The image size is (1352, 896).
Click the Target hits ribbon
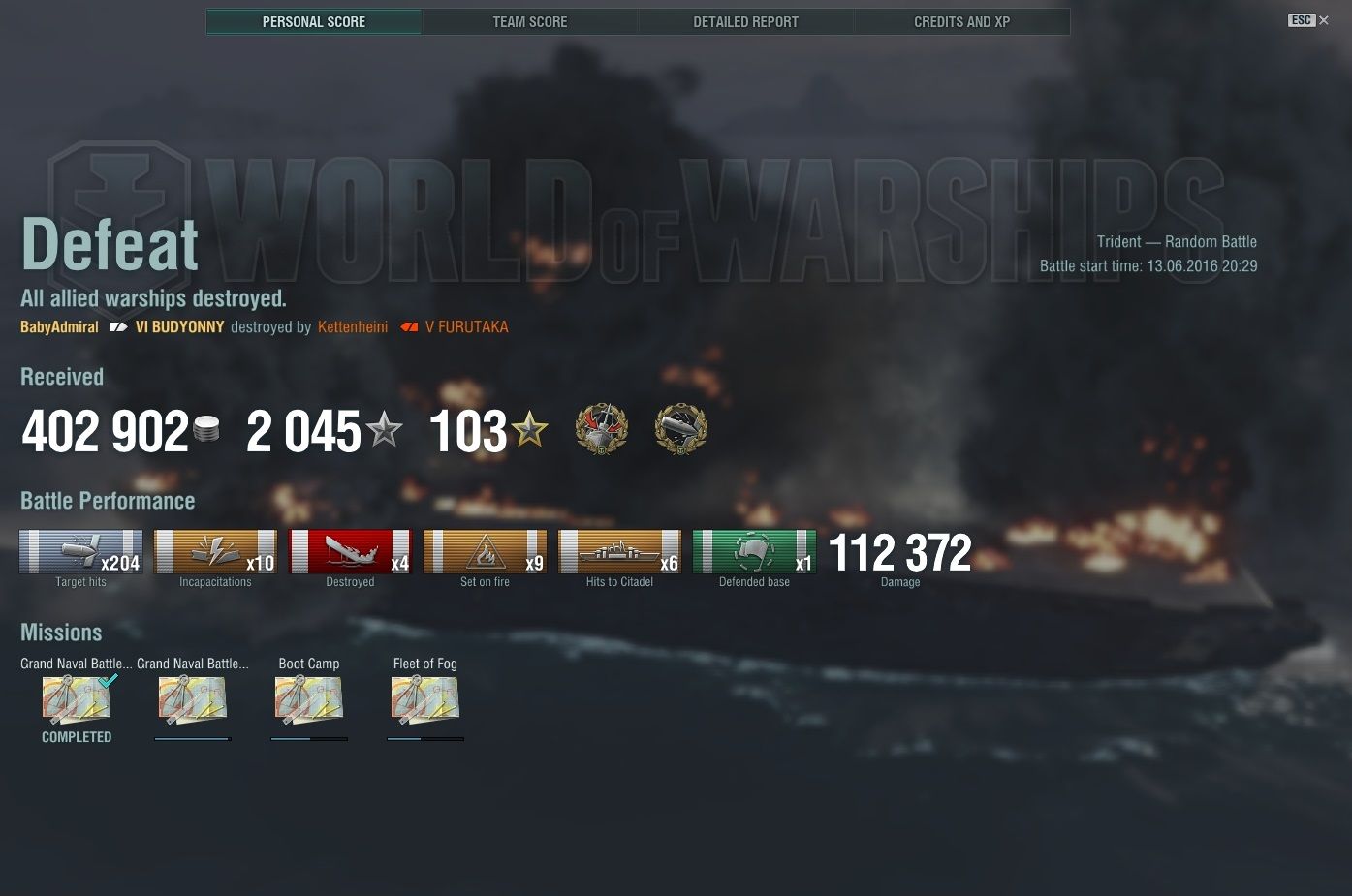point(81,552)
